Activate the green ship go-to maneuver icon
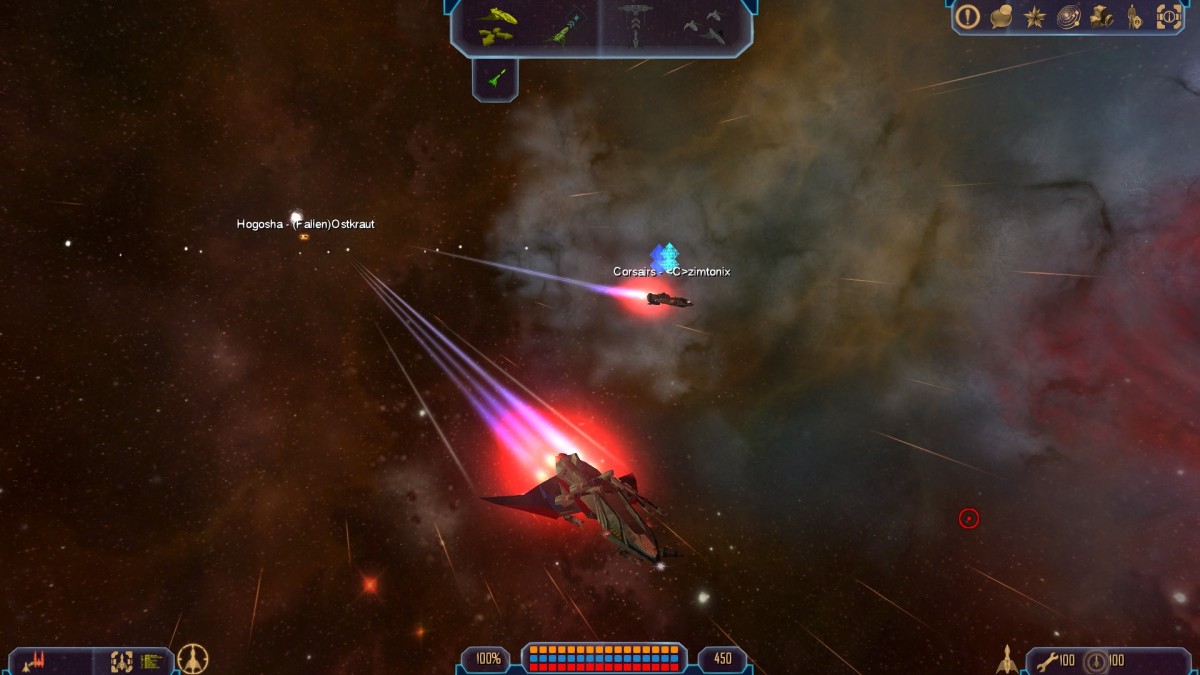1200x675 pixels. [564, 26]
